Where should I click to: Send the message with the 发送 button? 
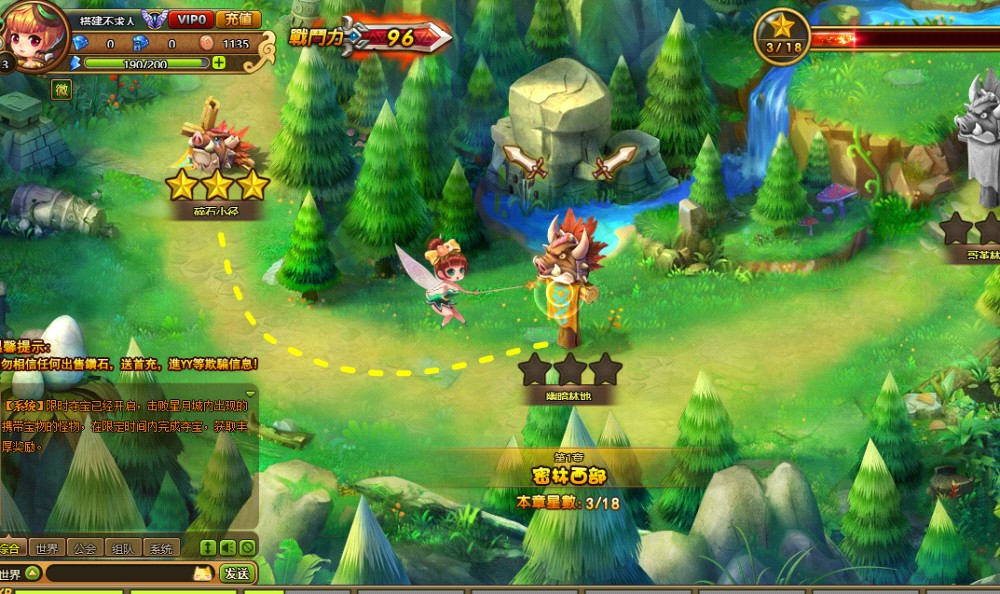tap(237, 574)
